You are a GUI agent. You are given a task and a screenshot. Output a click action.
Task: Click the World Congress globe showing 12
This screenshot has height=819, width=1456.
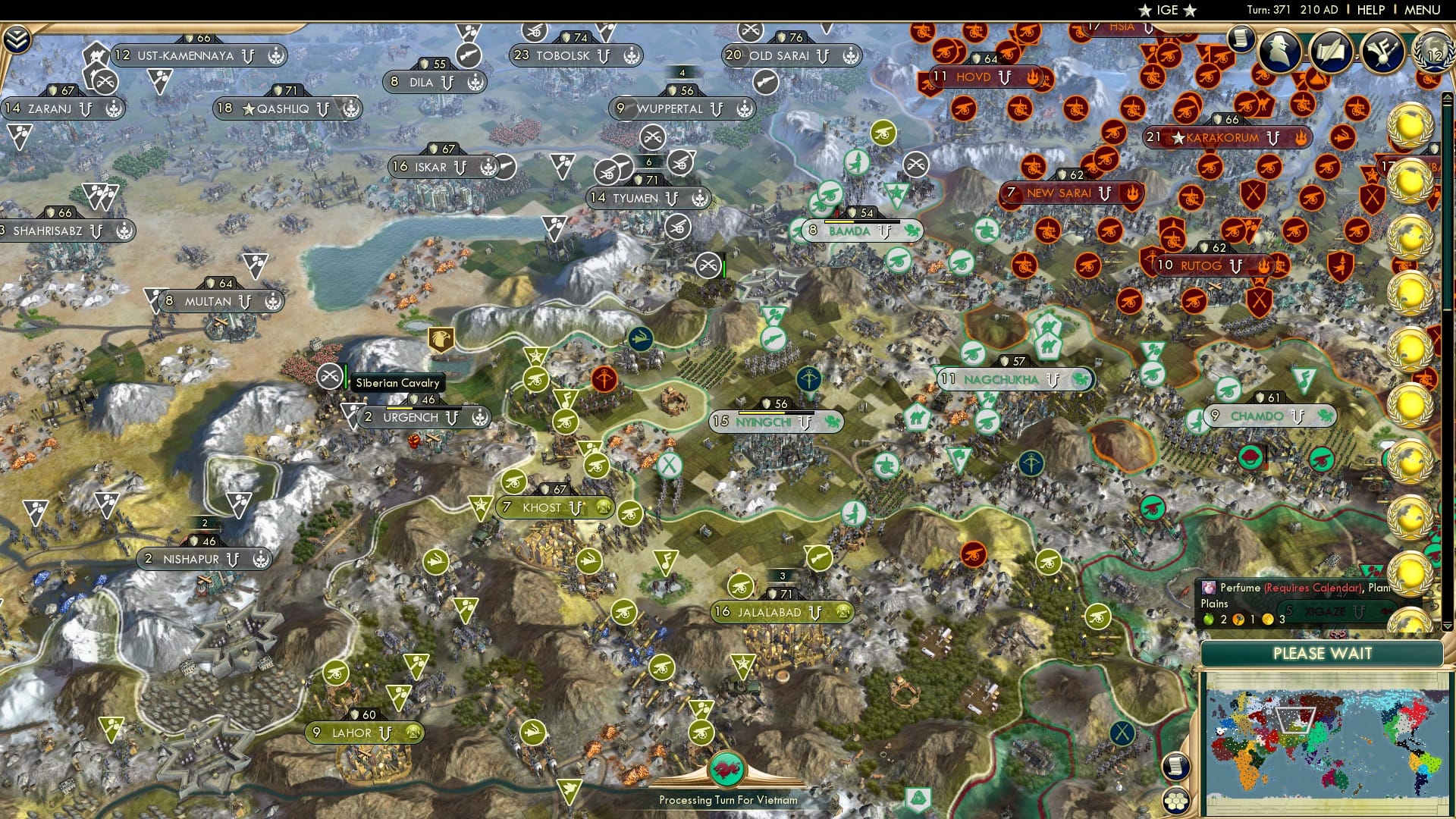coord(1436,52)
